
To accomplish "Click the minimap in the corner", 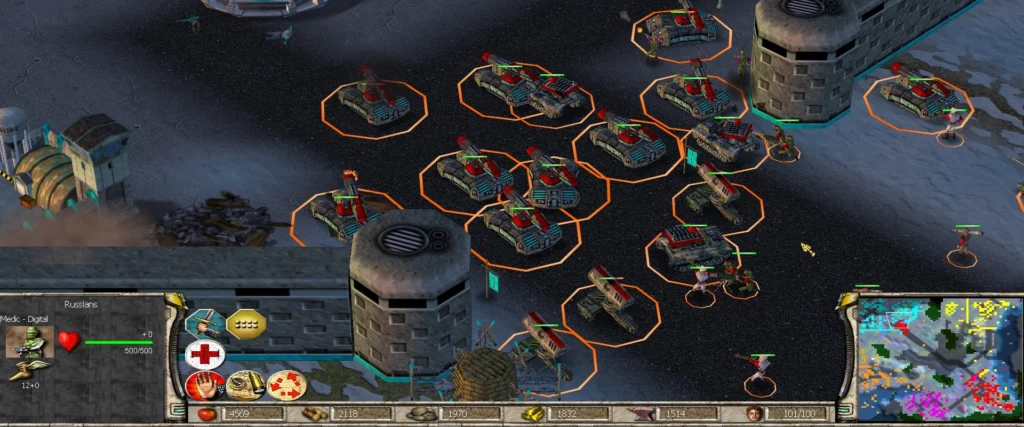I will (939, 357).
